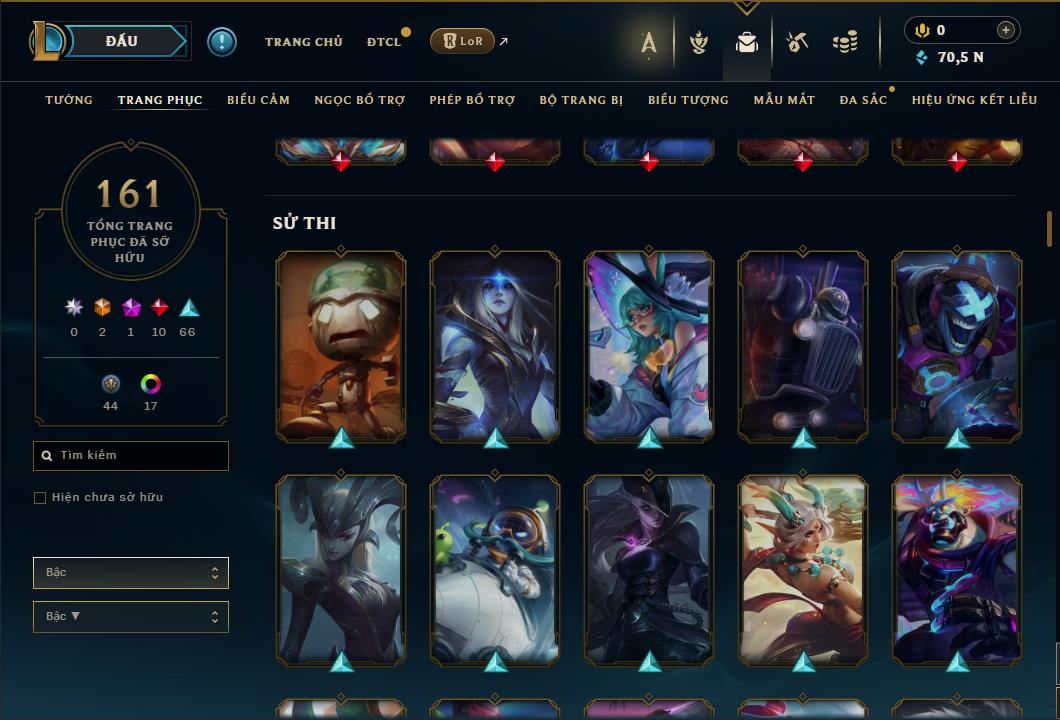Open the ĐA SẮC tab
Screen dimensions: 1060x720
pos(863,100)
